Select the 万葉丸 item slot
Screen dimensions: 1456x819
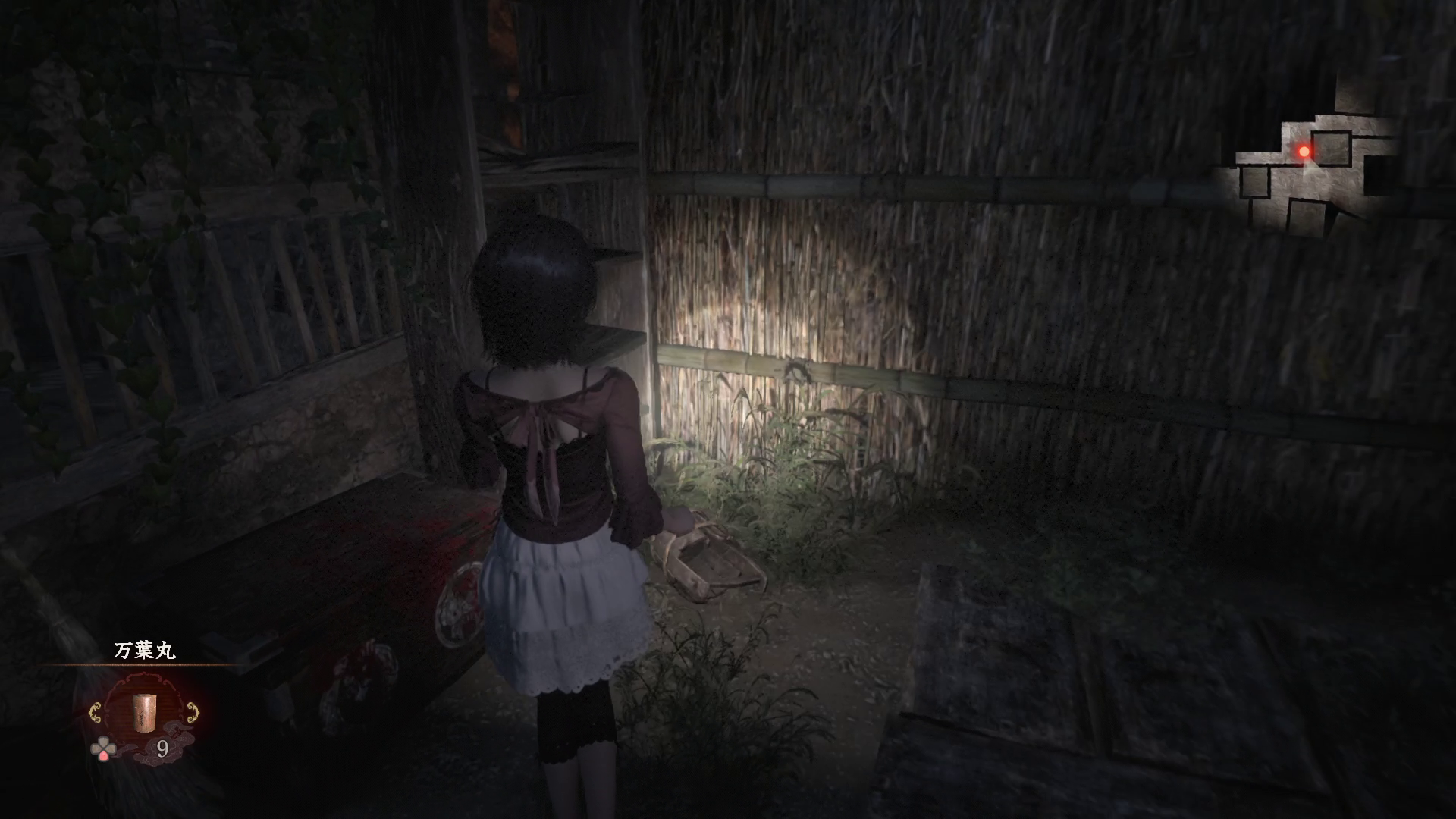point(143,711)
